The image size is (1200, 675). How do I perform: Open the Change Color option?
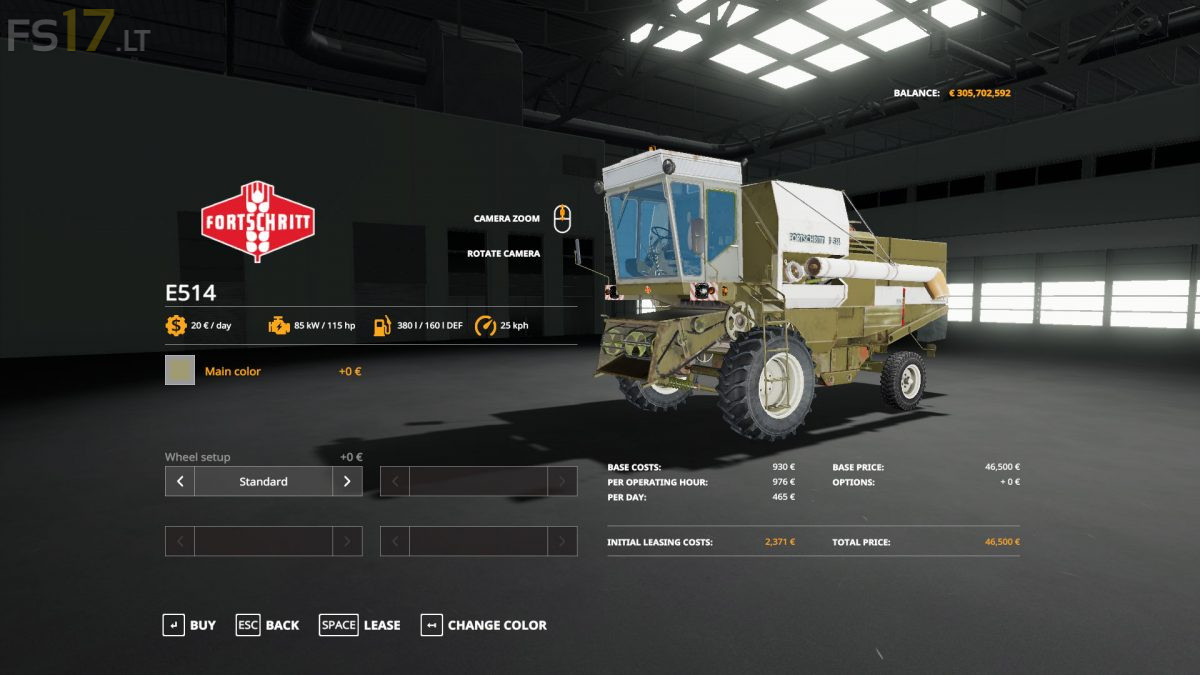tap(484, 625)
